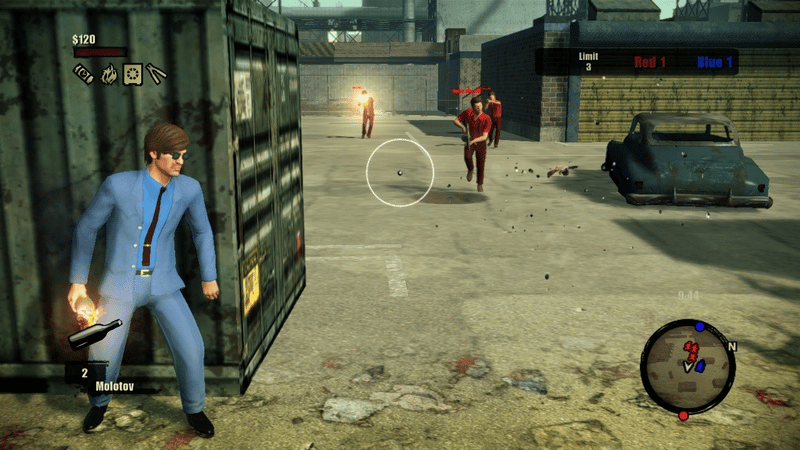Click the dynamite timer bomb icon

click(83, 73)
